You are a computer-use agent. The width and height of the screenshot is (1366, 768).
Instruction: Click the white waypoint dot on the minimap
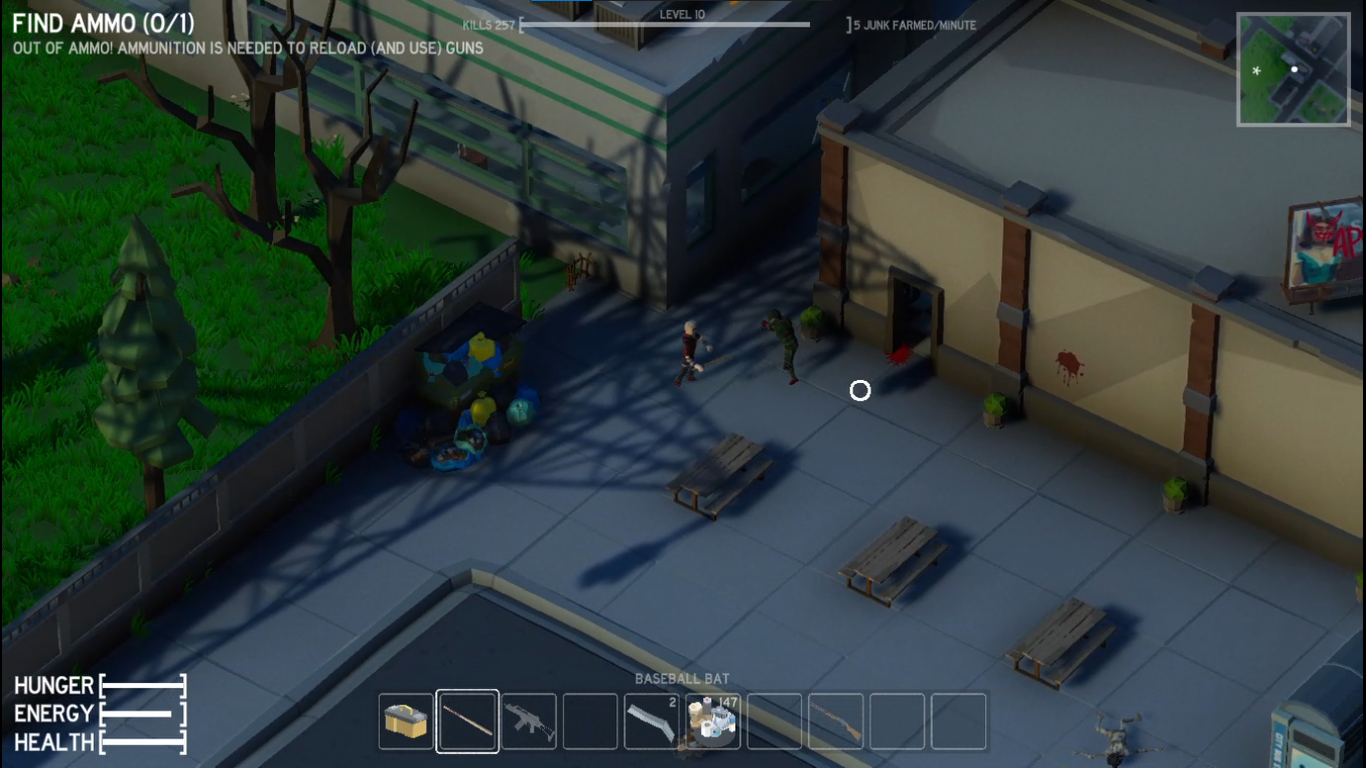[x=1296, y=68]
